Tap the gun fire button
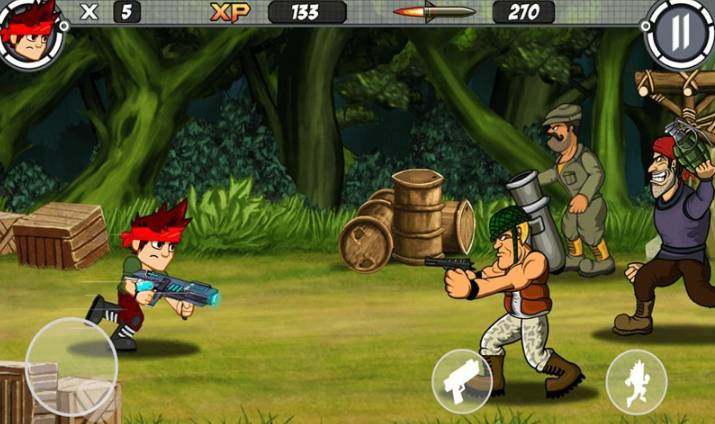 point(461,380)
